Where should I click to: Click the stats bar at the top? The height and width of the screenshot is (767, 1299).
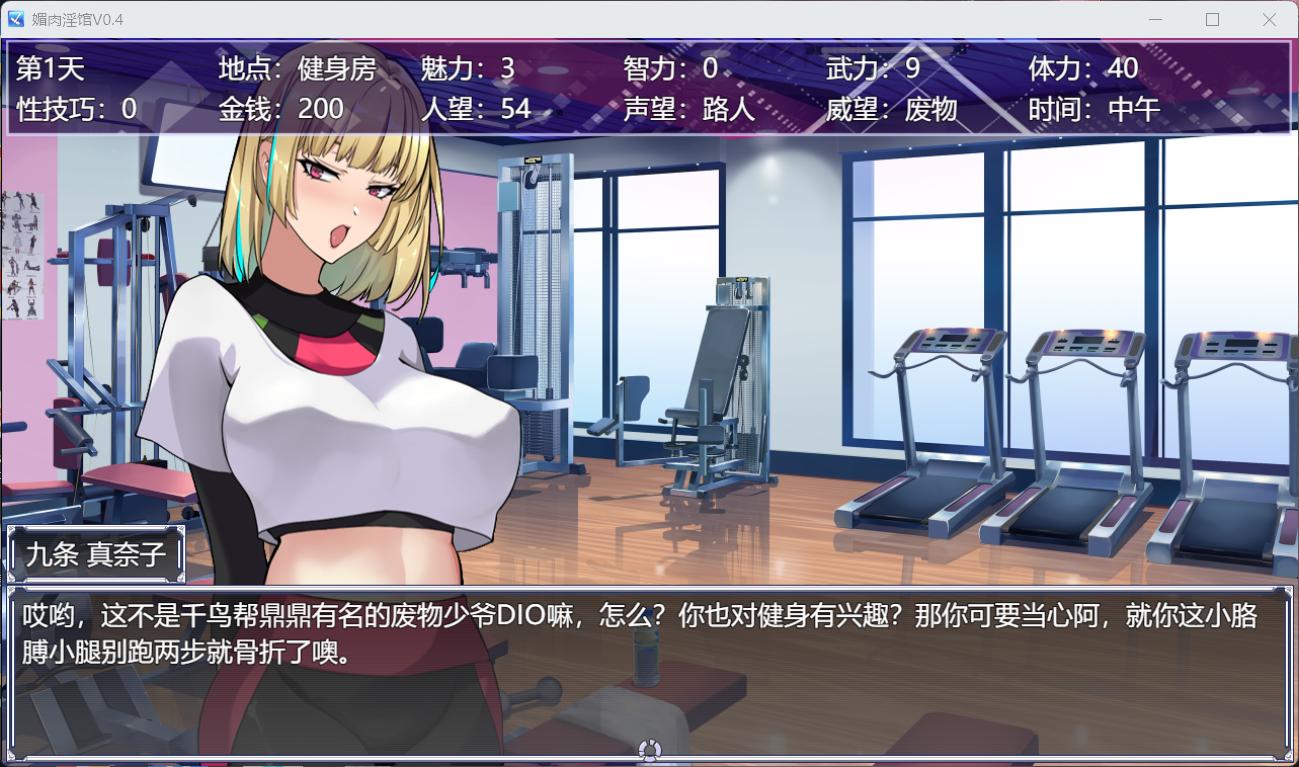click(x=650, y=88)
